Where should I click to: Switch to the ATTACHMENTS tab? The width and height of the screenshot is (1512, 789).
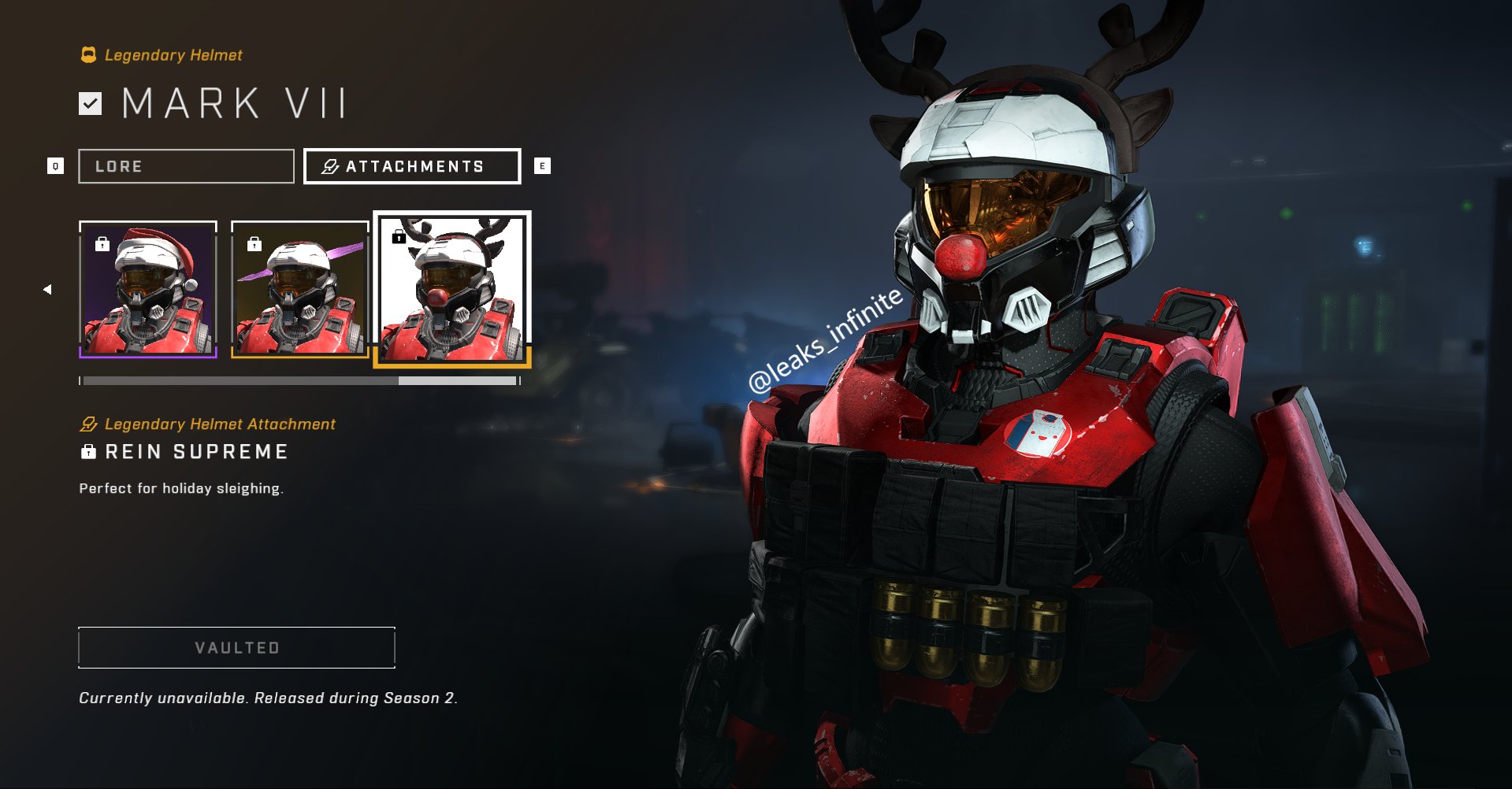click(411, 165)
